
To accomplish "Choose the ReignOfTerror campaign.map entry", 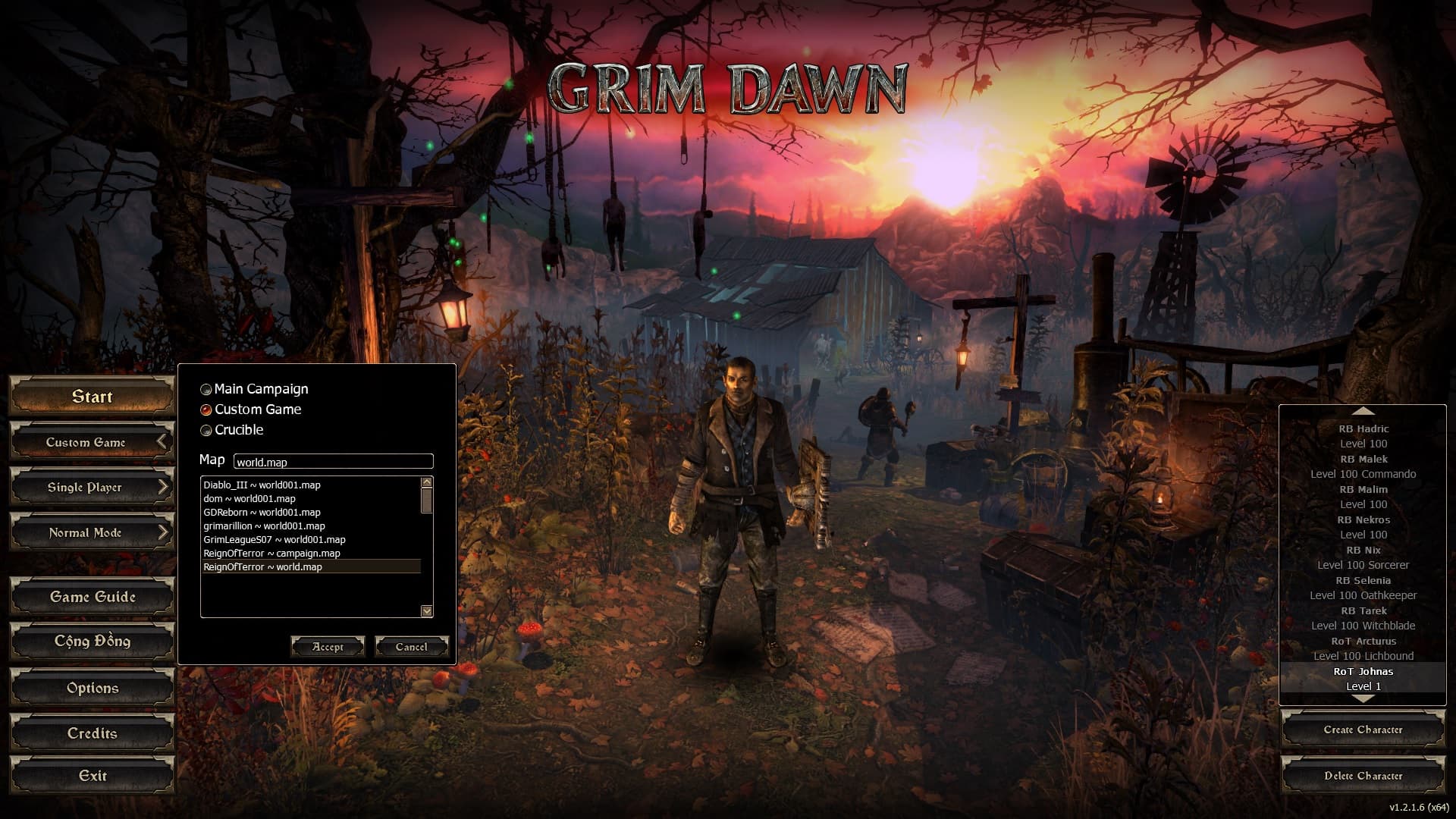I will click(x=271, y=554).
